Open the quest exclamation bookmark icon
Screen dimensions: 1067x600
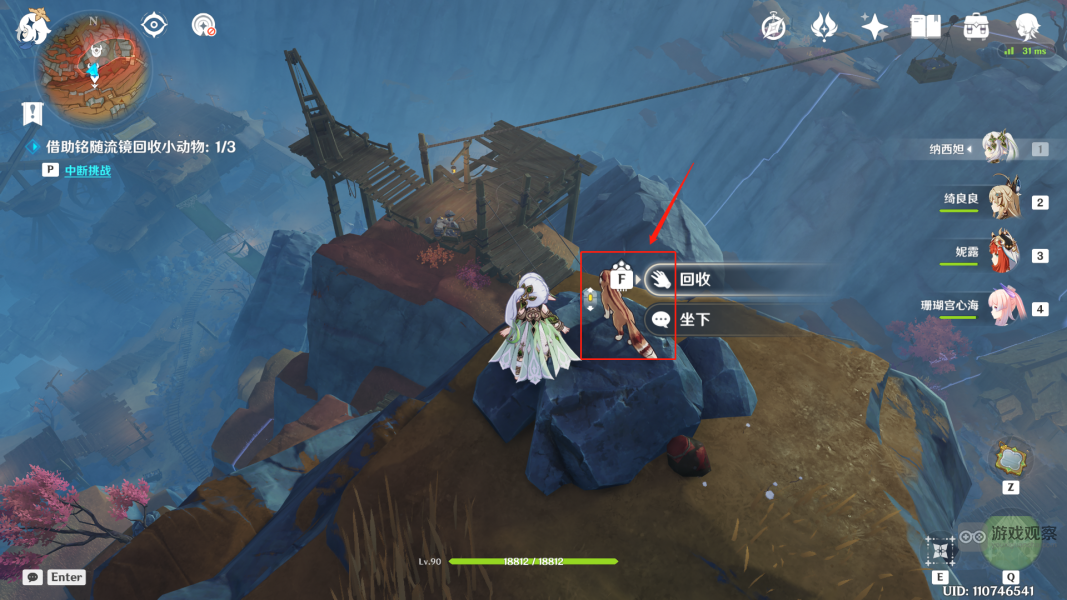pyautogui.click(x=33, y=113)
